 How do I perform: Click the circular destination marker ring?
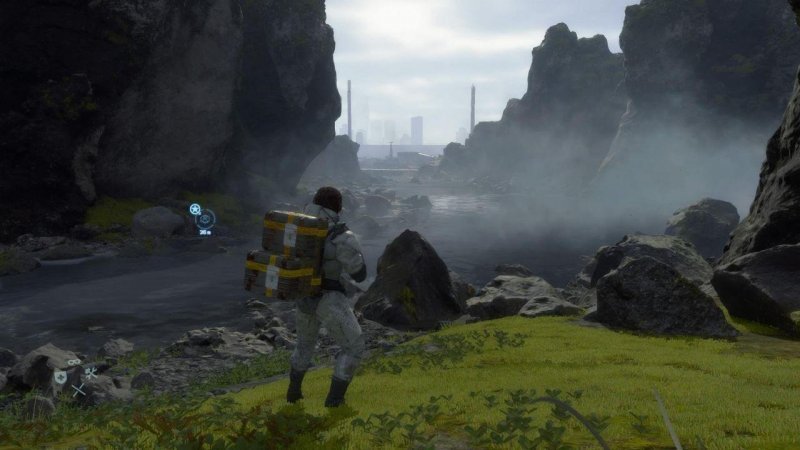205,219
